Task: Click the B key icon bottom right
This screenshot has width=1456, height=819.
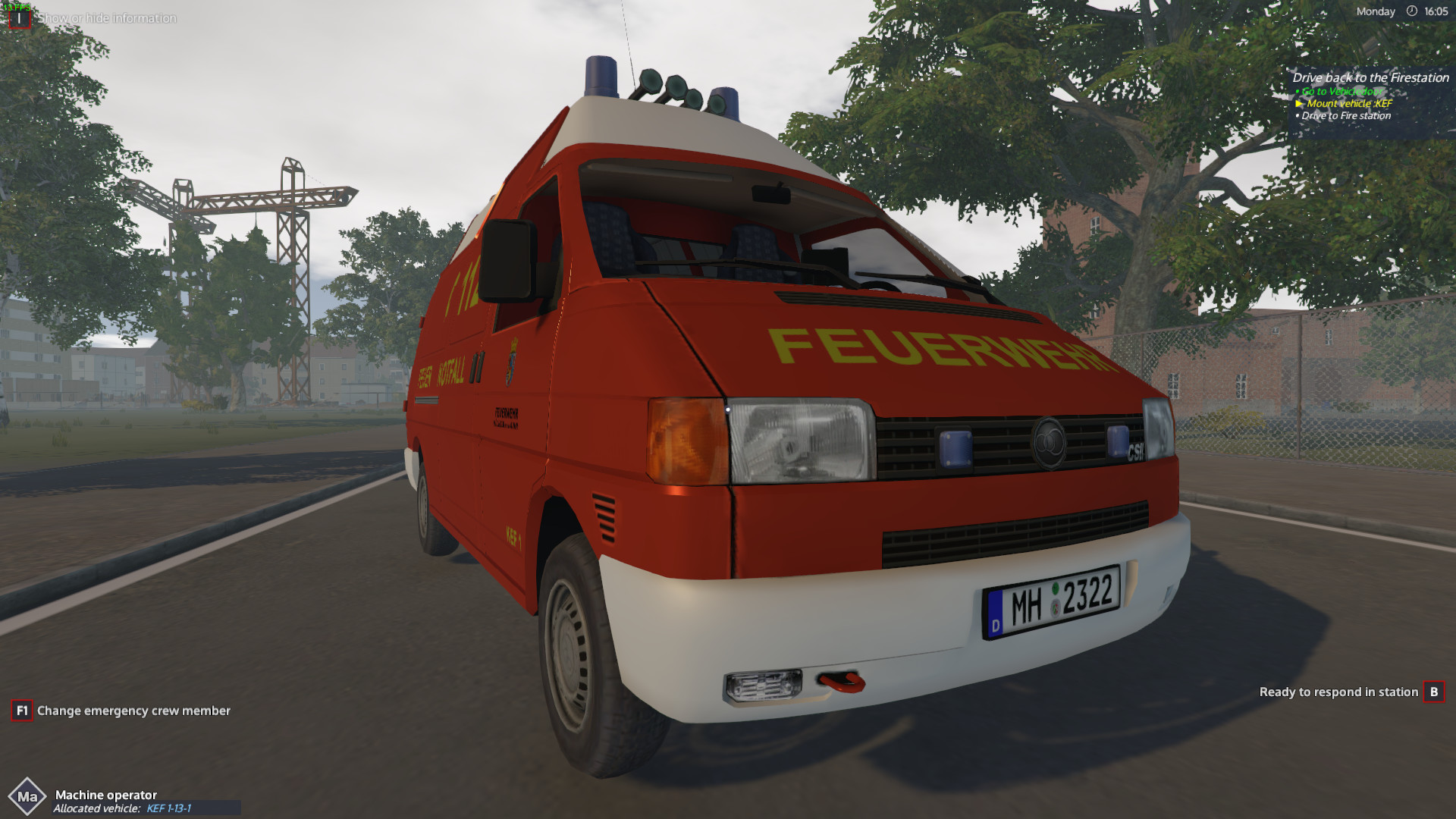Action: pos(1436,692)
